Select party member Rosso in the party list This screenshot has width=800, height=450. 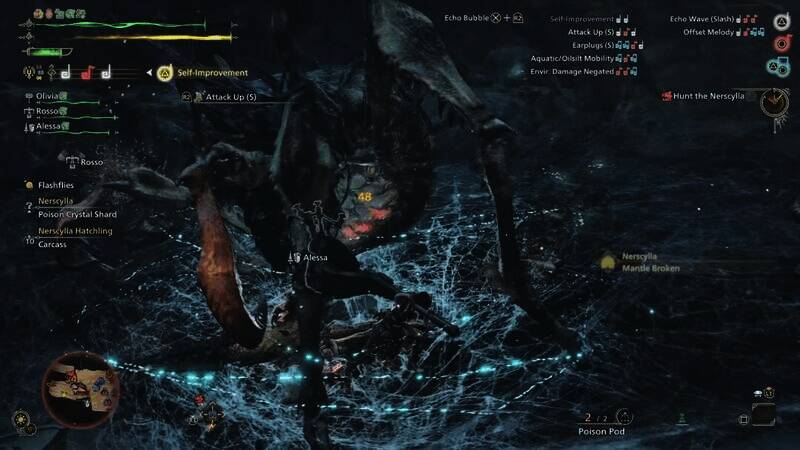[46, 111]
